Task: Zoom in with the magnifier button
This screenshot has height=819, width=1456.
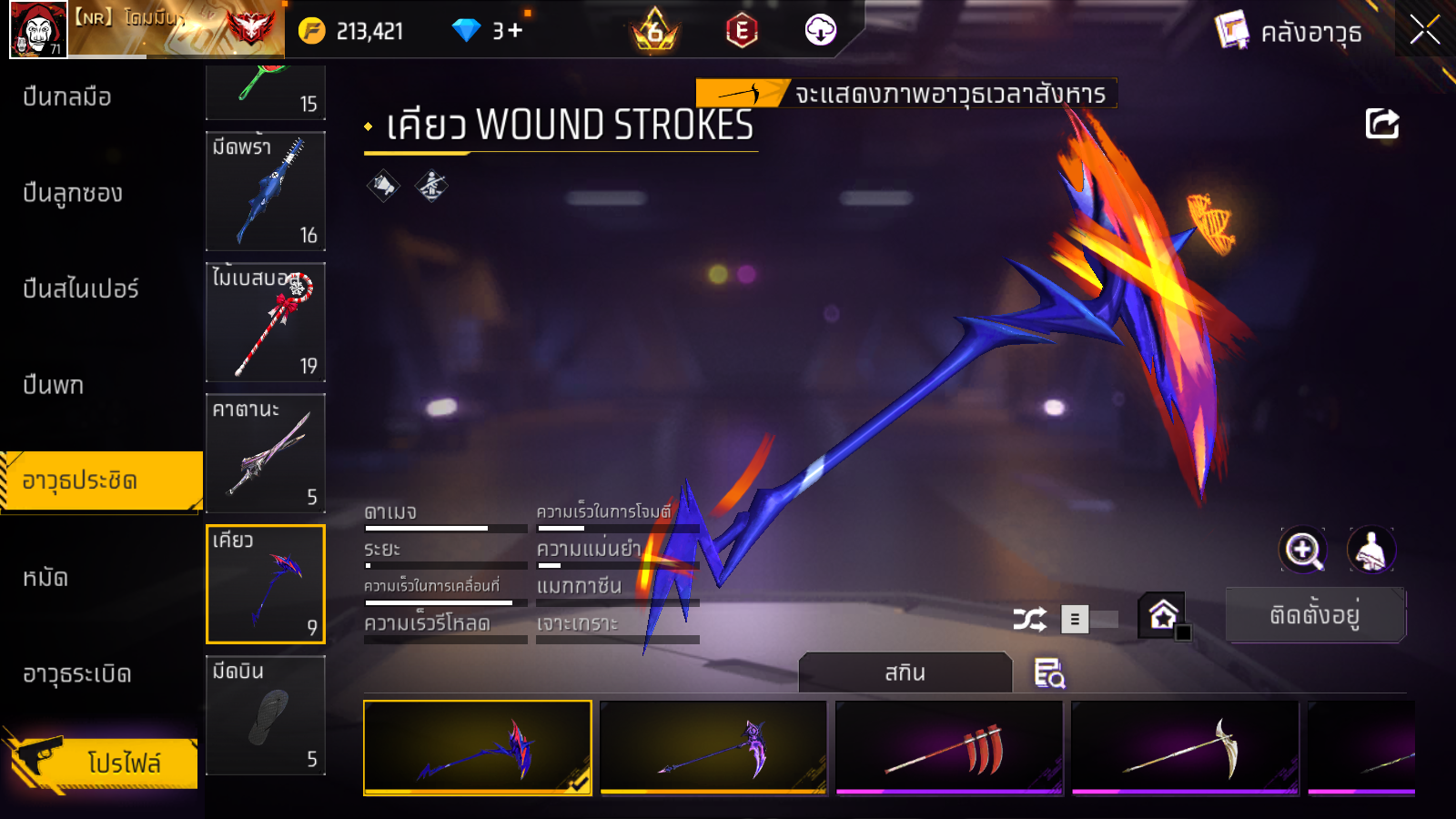Action: click(1302, 550)
